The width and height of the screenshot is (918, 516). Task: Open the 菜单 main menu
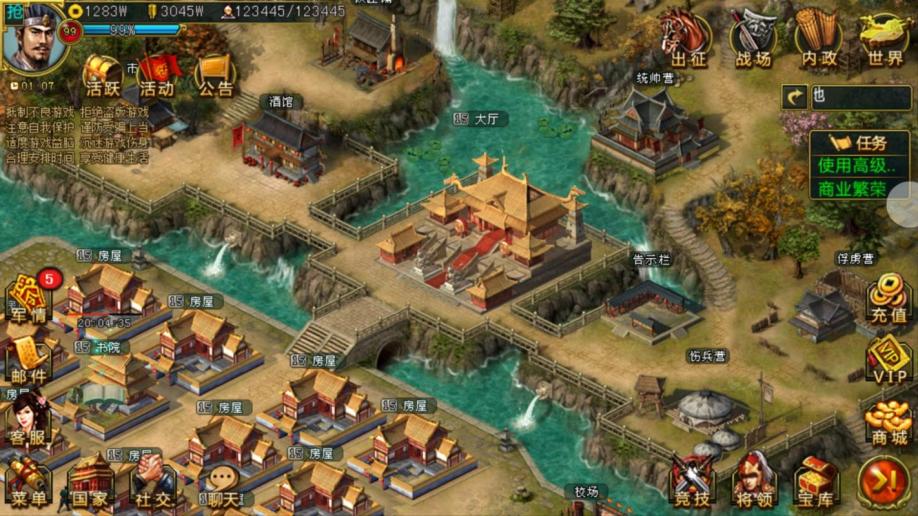click(x=27, y=483)
